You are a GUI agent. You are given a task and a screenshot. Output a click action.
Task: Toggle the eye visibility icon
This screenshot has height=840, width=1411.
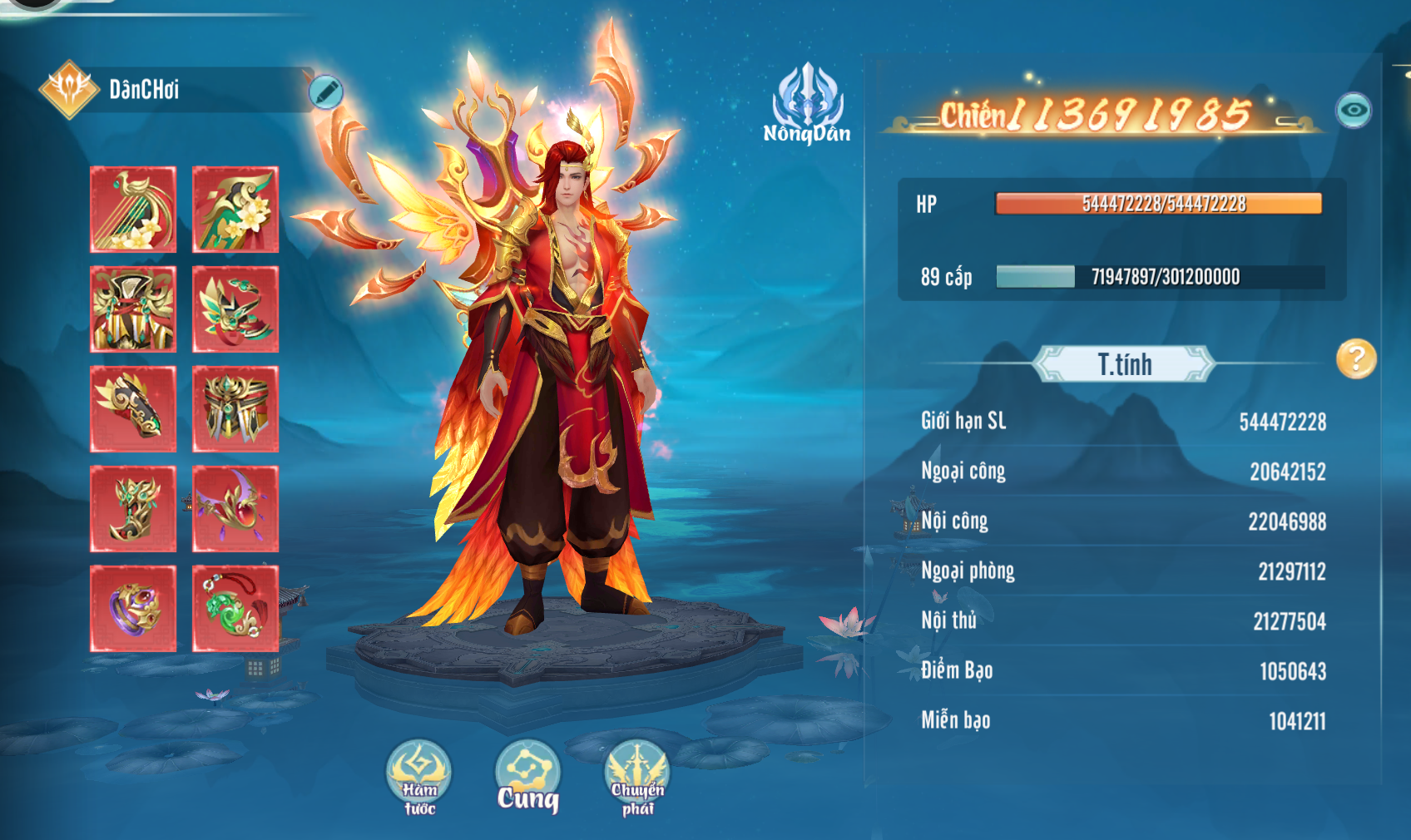[x=1354, y=110]
